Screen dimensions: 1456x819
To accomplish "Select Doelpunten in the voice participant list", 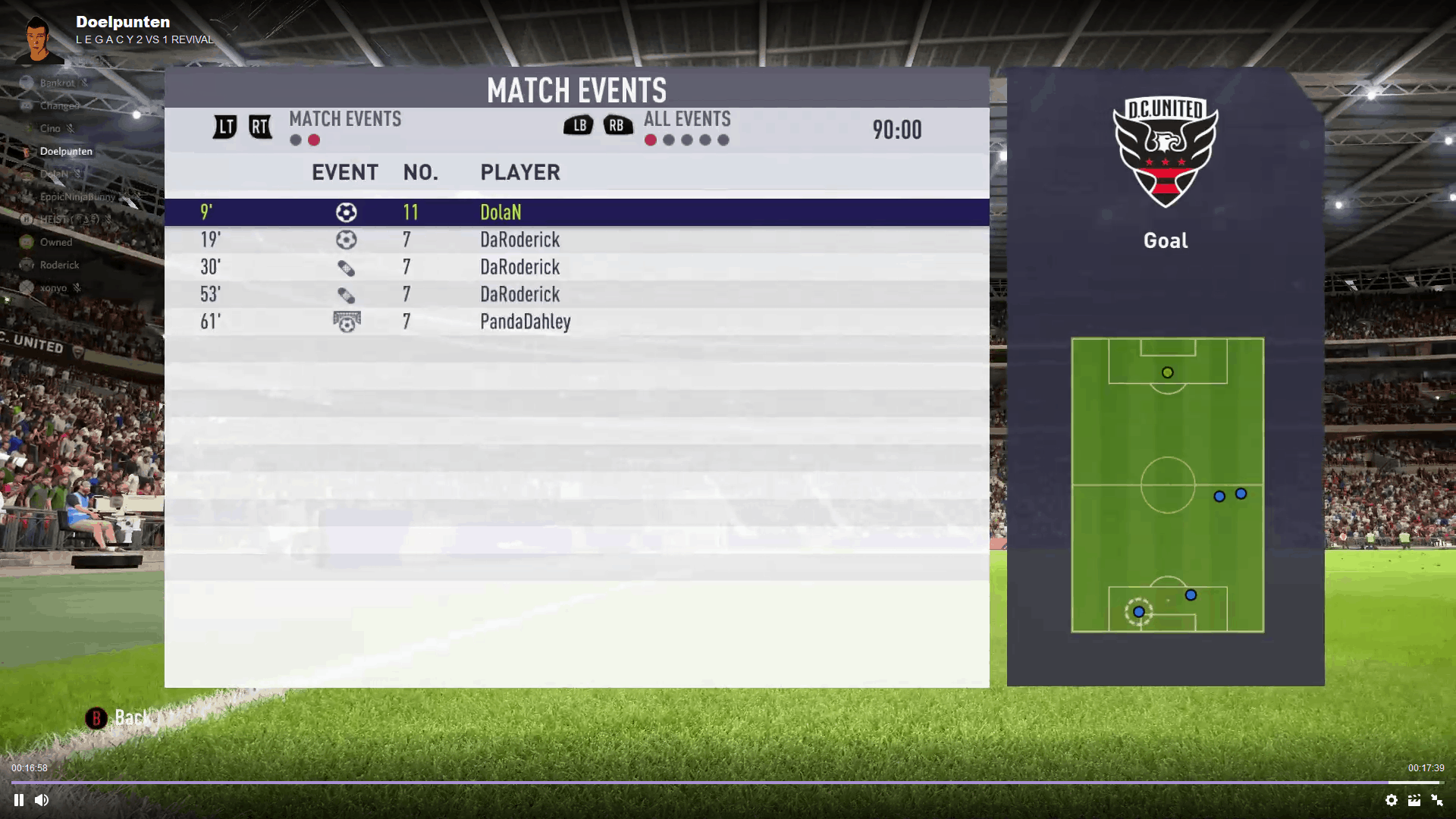I will [66, 151].
